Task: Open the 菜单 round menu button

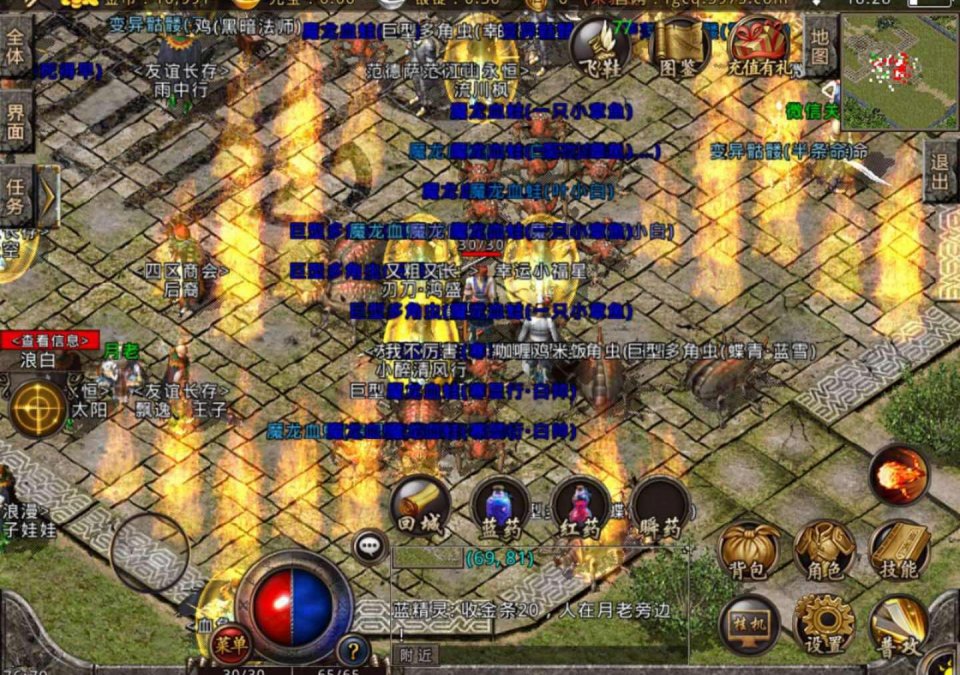Action: (x=231, y=641)
